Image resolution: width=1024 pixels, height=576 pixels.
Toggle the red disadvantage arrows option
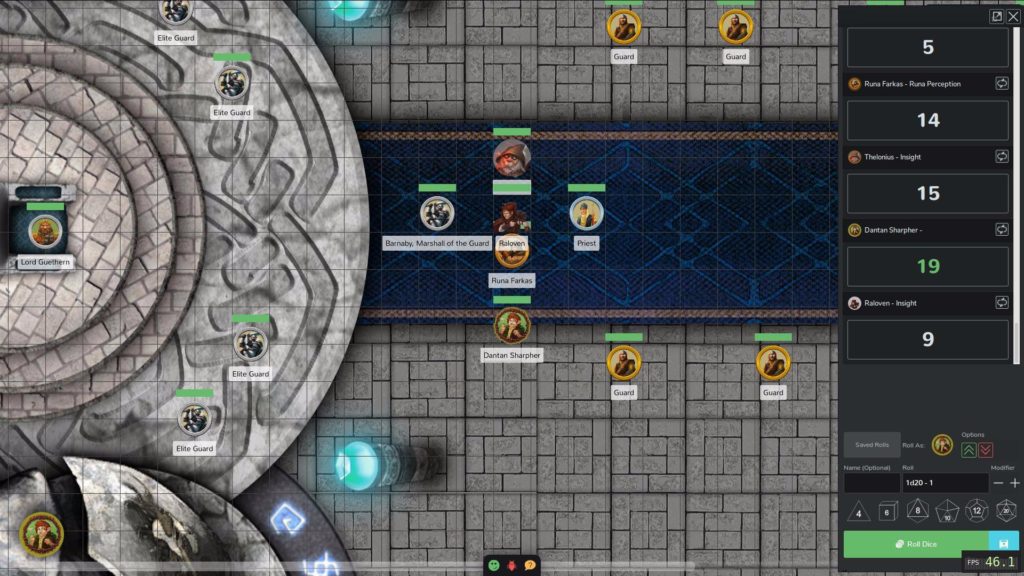point(986,451)
